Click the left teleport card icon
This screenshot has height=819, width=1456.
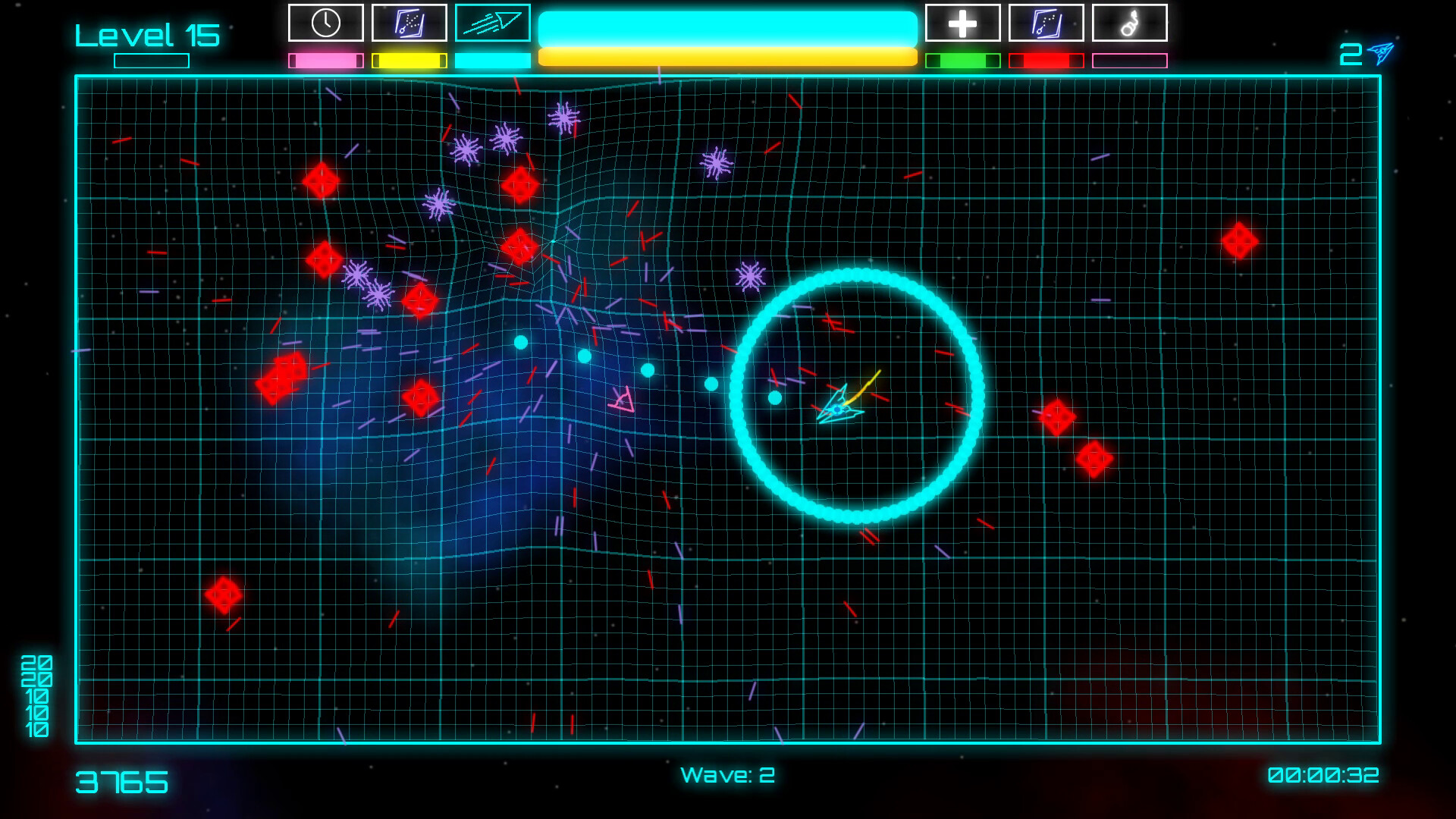409,23
